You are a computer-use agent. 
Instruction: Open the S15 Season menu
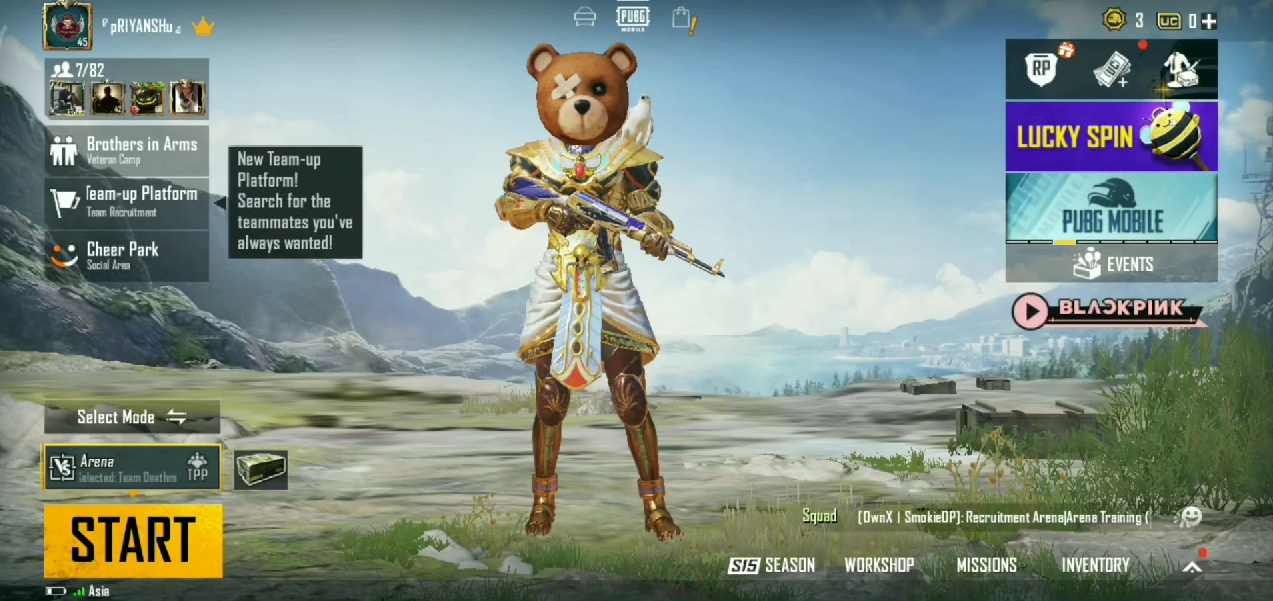click(x=772, y=566)
